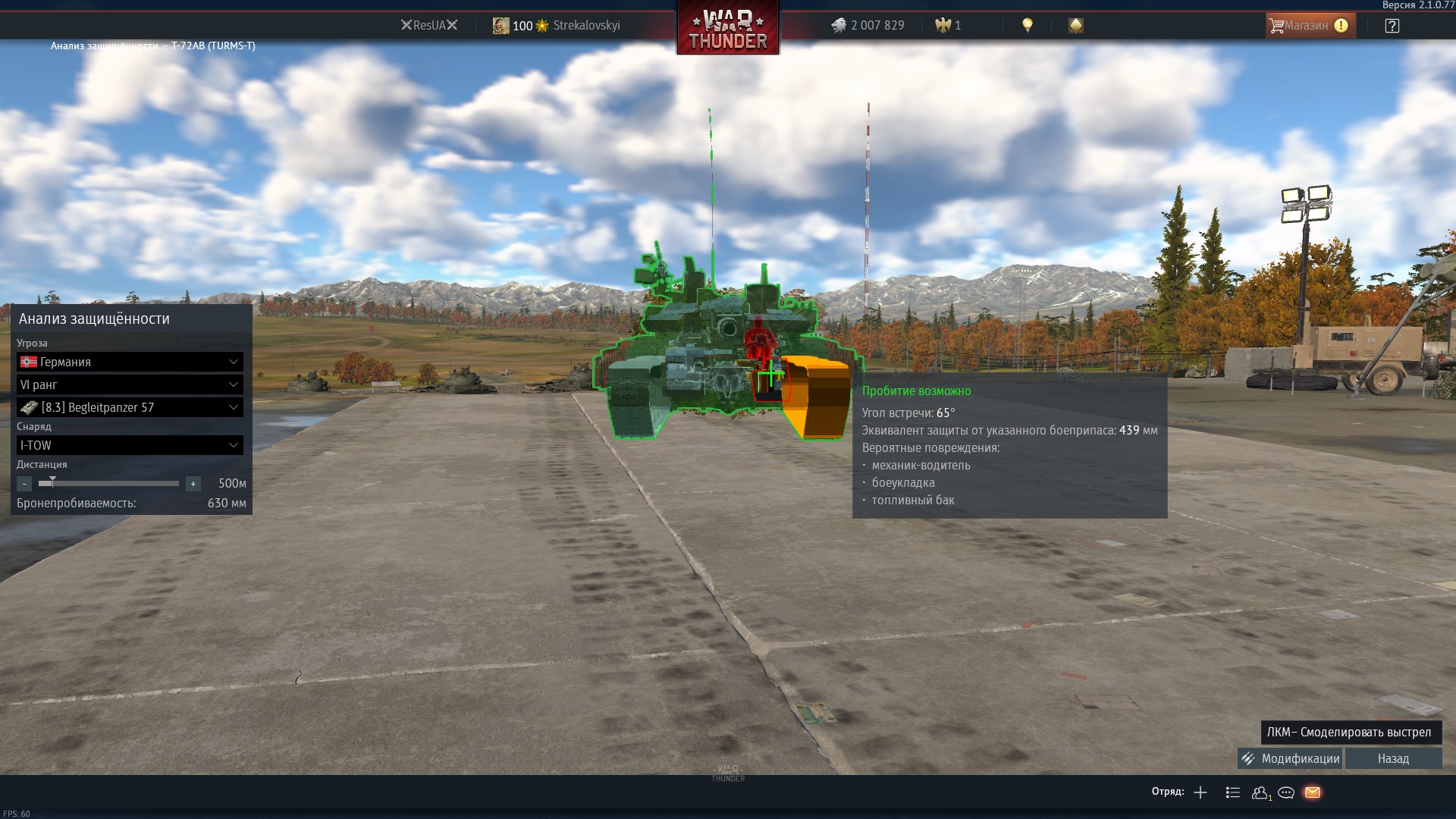The image size is (1456, 819).
Task: Open player profile Strekalovskyi
Action: tap(585, 26)
